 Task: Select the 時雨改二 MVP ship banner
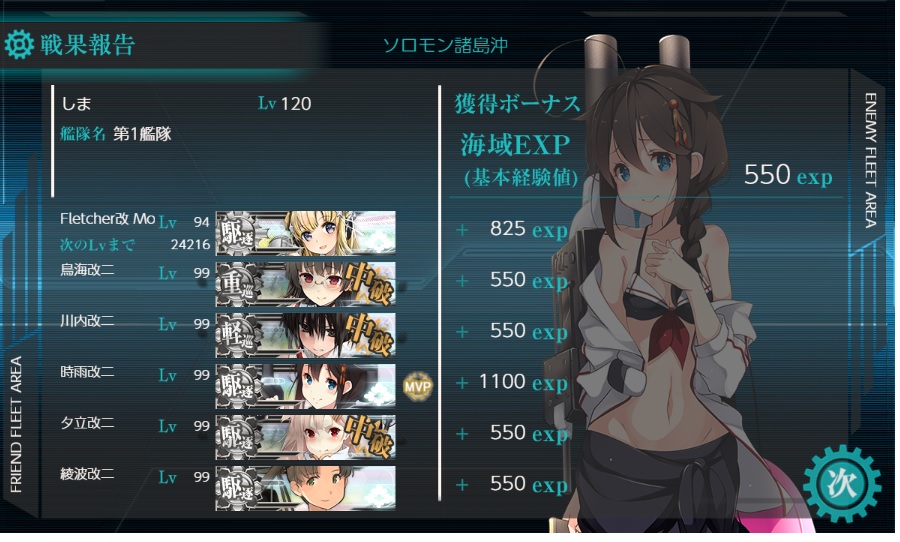[x=305, y=386]
